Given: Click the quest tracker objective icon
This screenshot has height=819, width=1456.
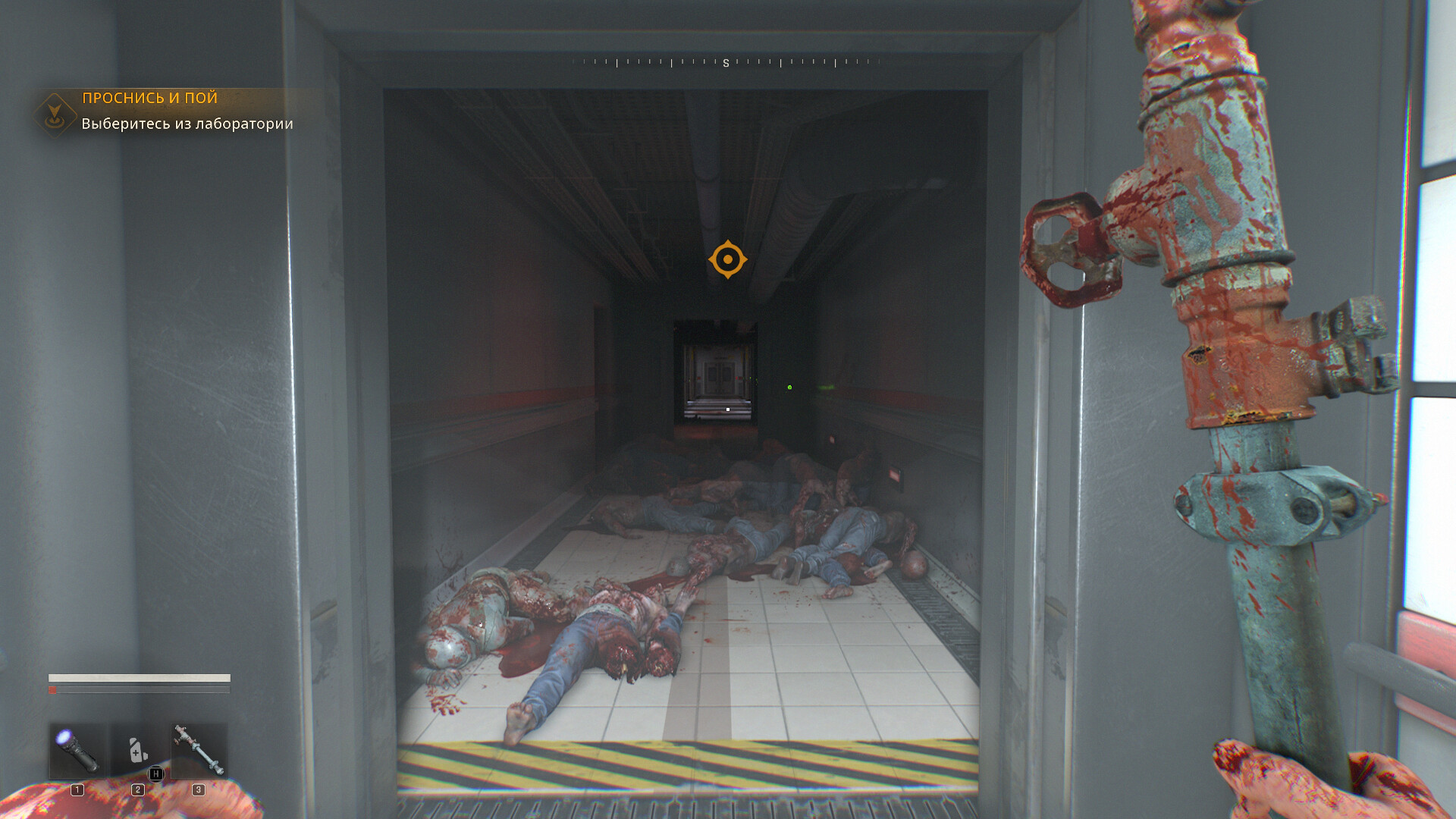Looking at the screenshot, I should (x=55, y=115).
